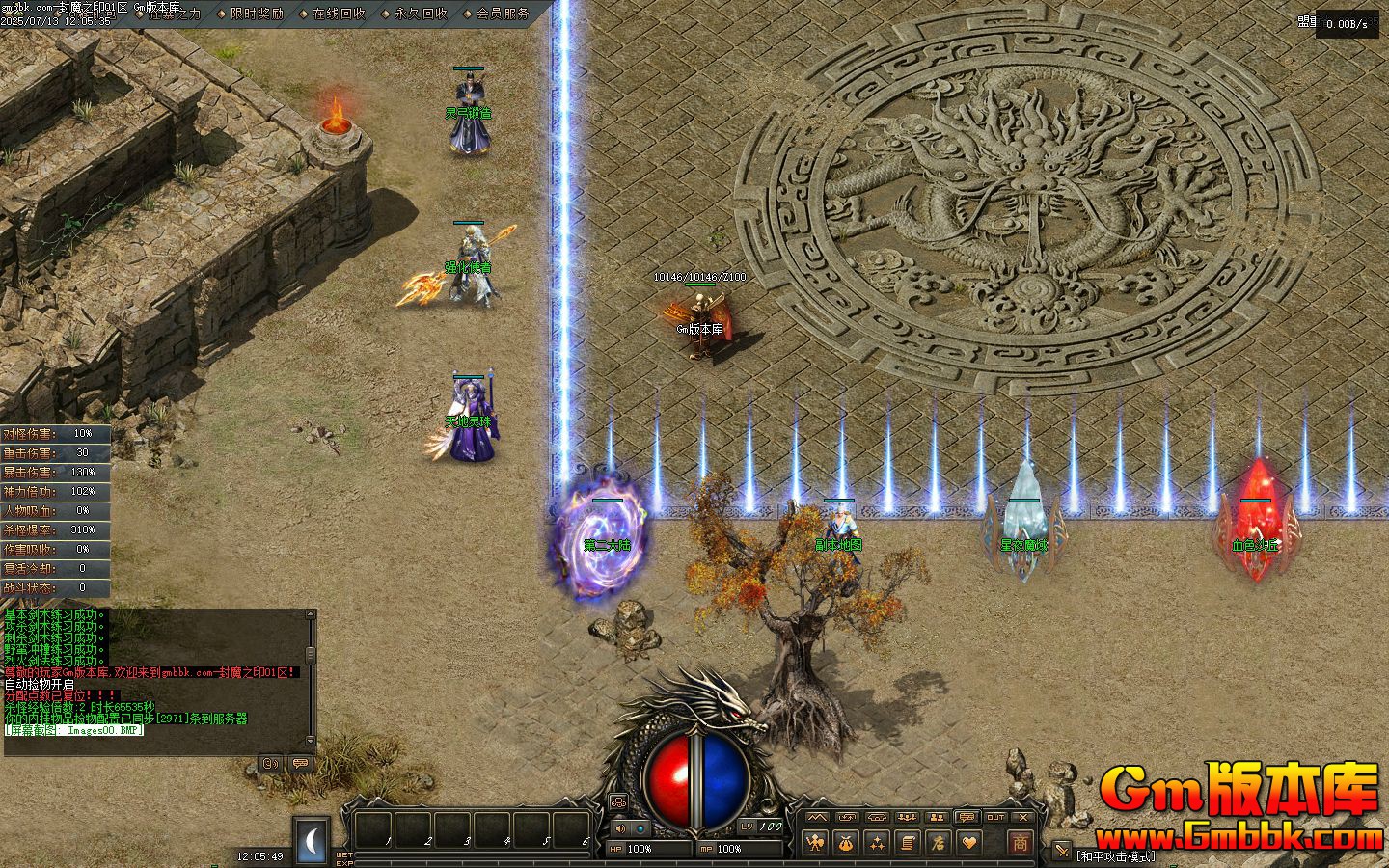Screen dimensions: 1389x868
Task: Click the OUT logout button
Action: coord(995,817)
